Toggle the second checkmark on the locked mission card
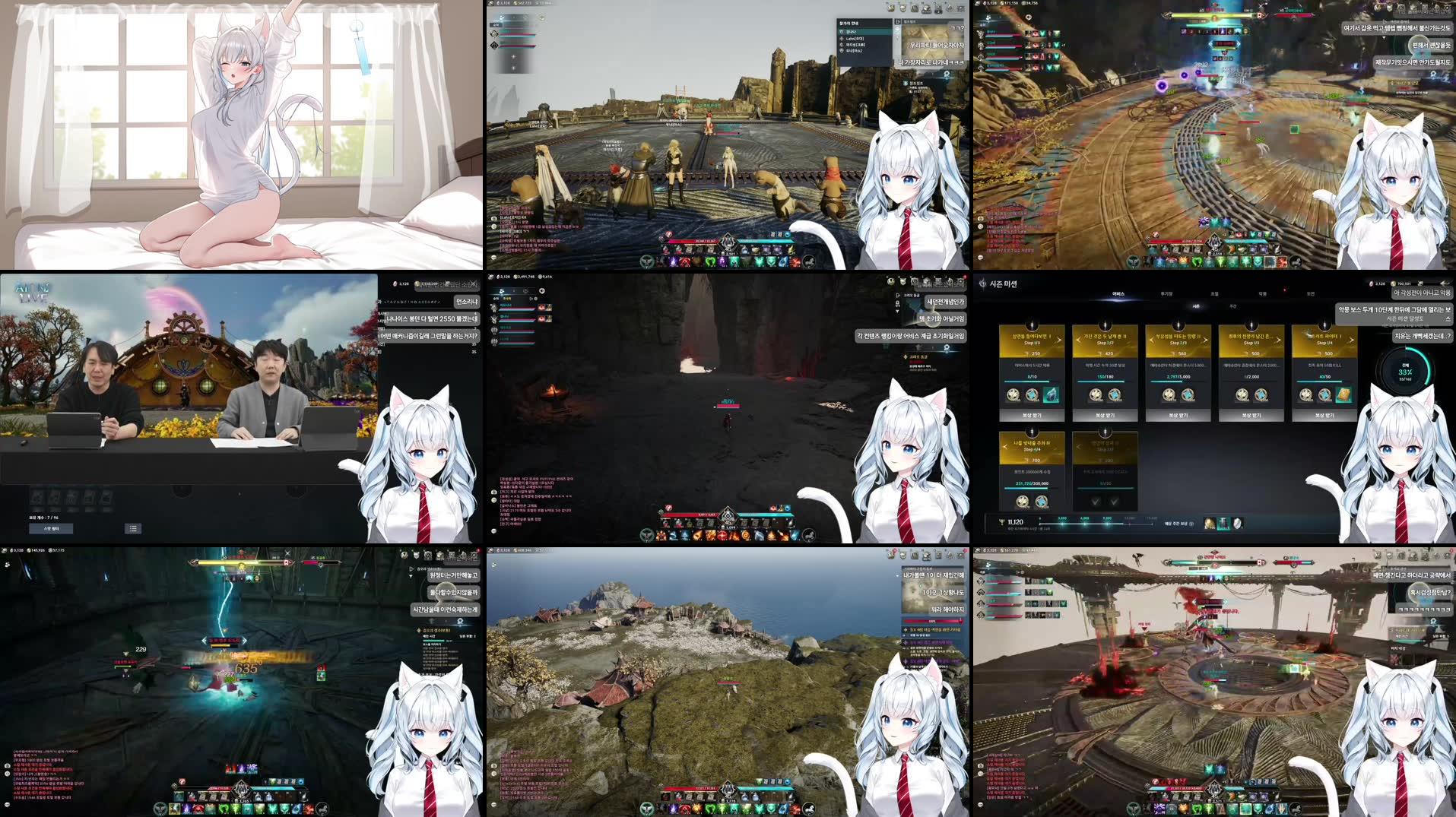Image resolution: width=1456 pixels, height=817 pixels. point(1113,501)
